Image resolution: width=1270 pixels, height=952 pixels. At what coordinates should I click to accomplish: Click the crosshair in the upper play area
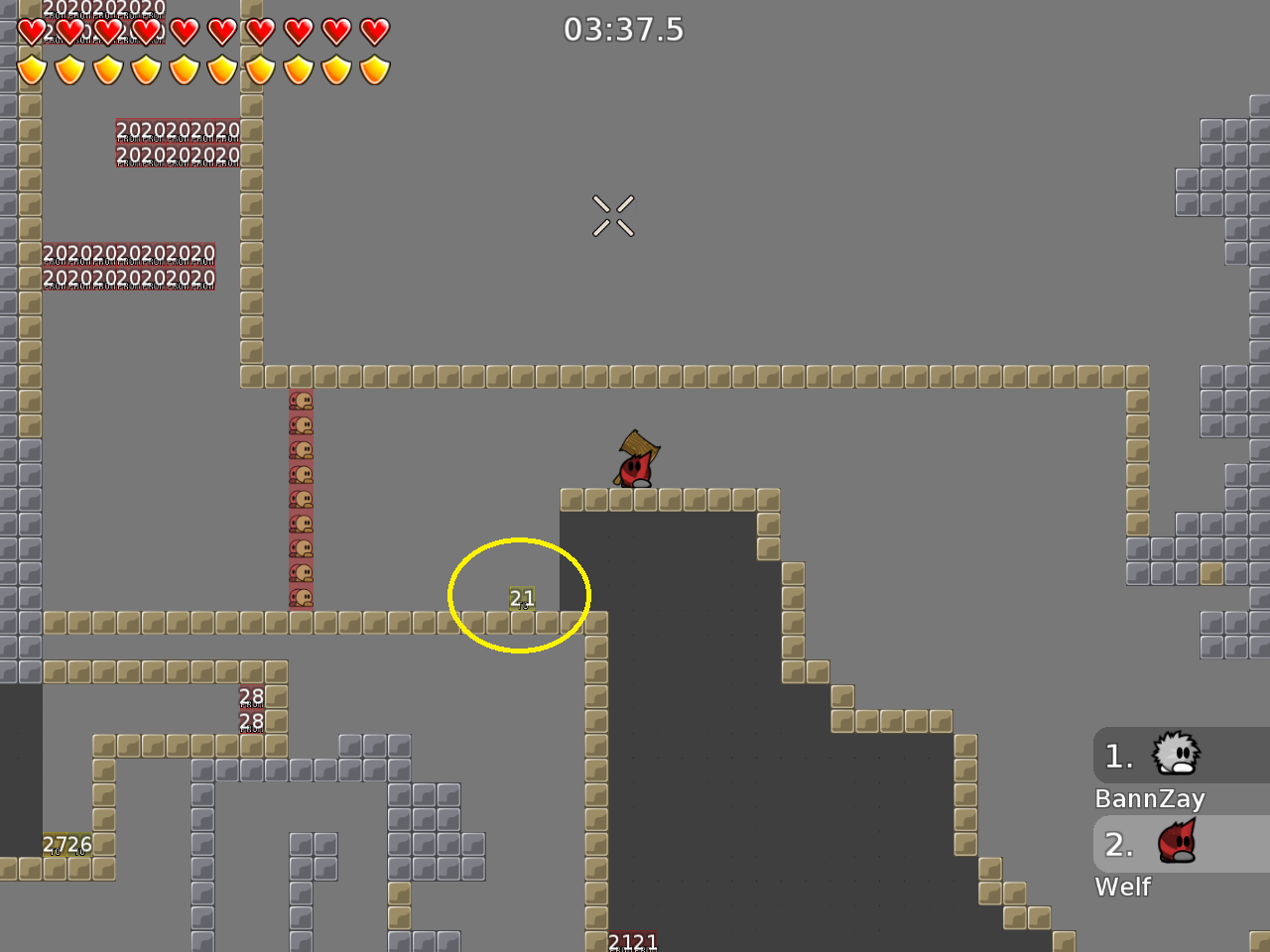[x=613, y=216]
